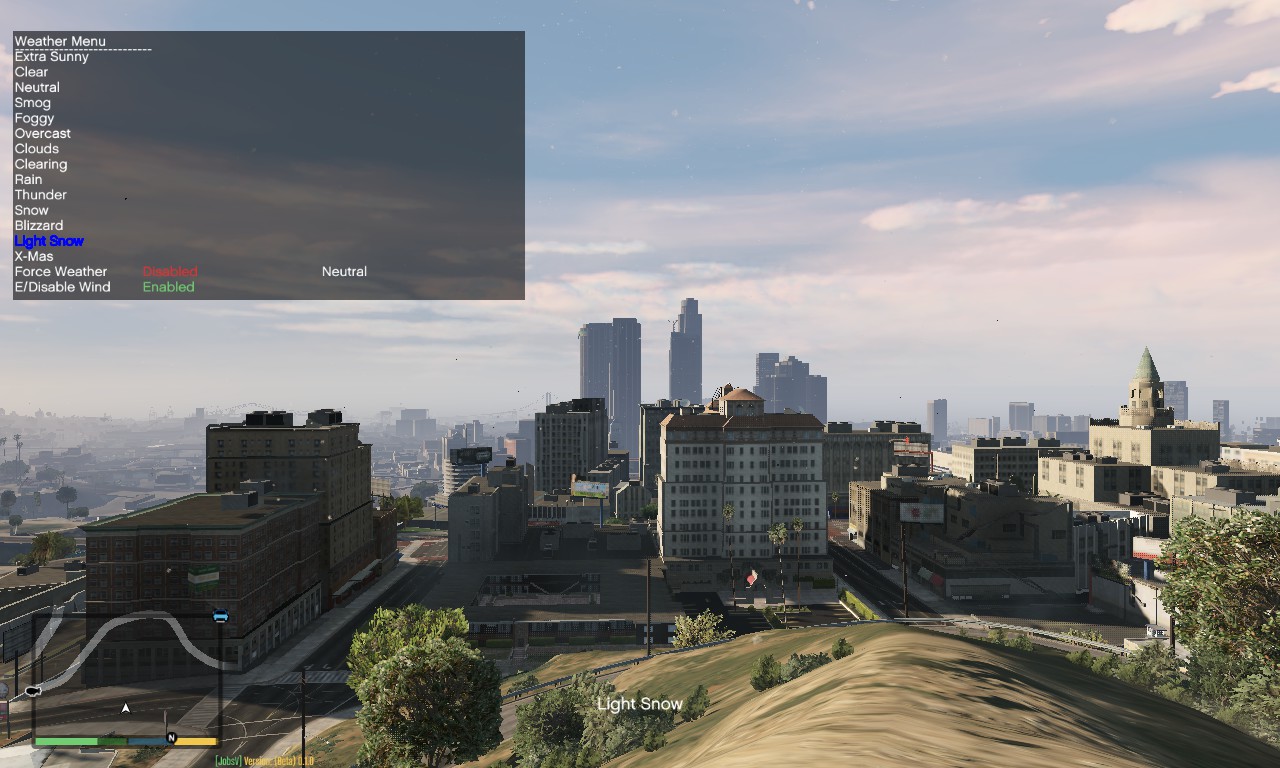Choose Smog from the weather list
Viewport: 1280px width, 768px height.
(x=34, y=102)
